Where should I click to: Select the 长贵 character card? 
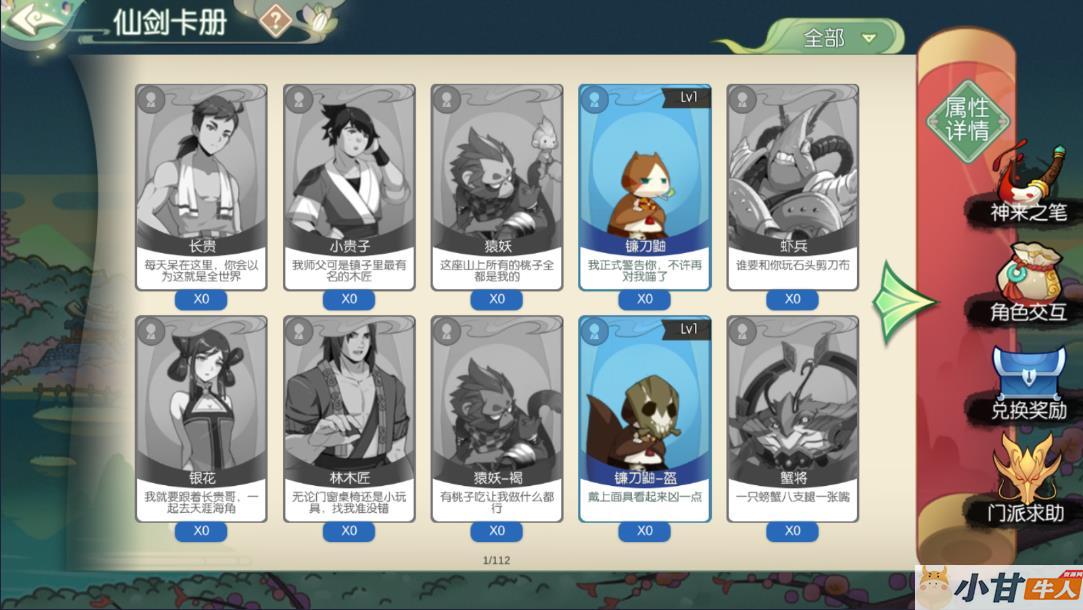click(201, 186)
